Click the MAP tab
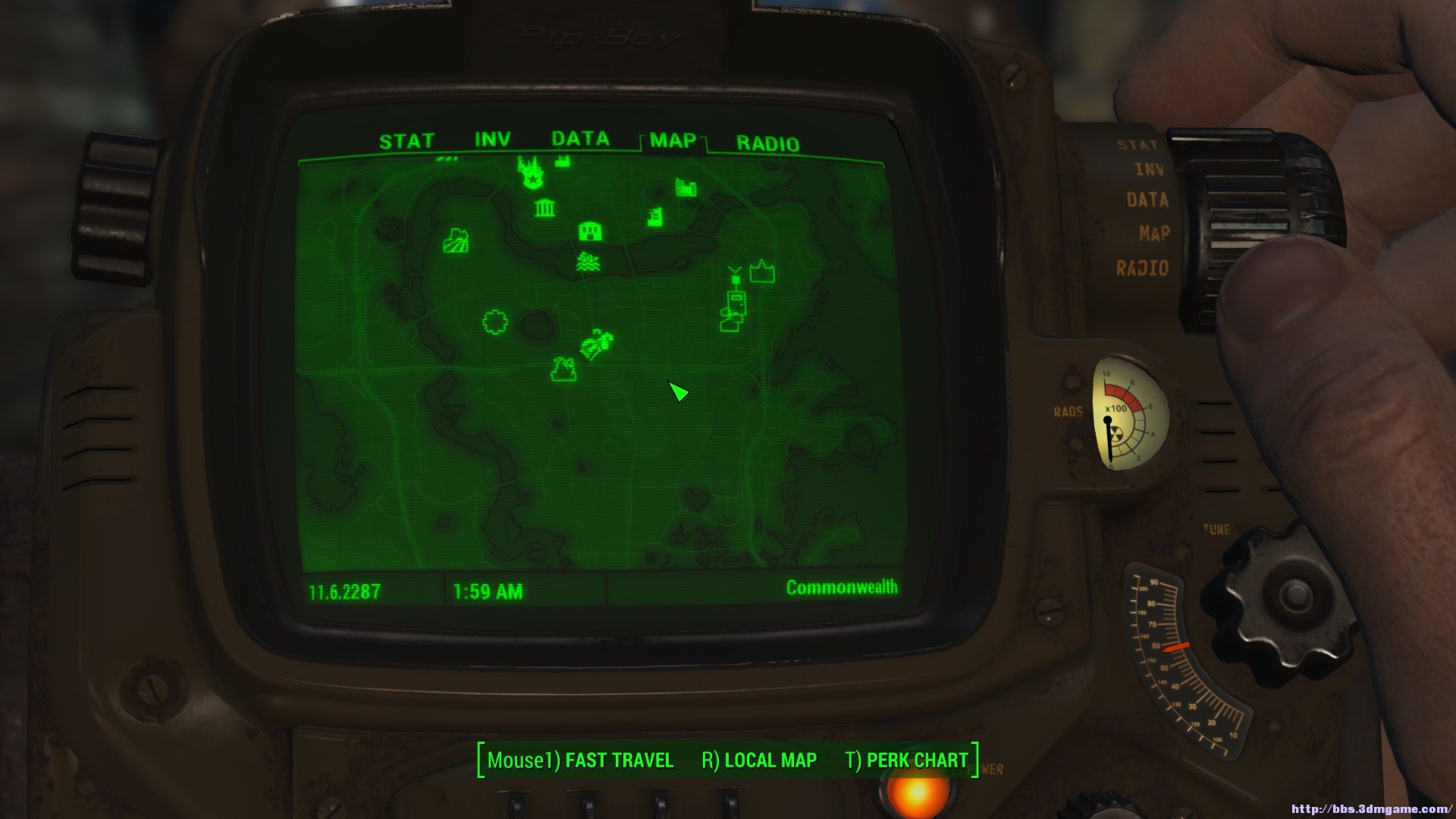The image size is (1456, 819). (673, 141)
